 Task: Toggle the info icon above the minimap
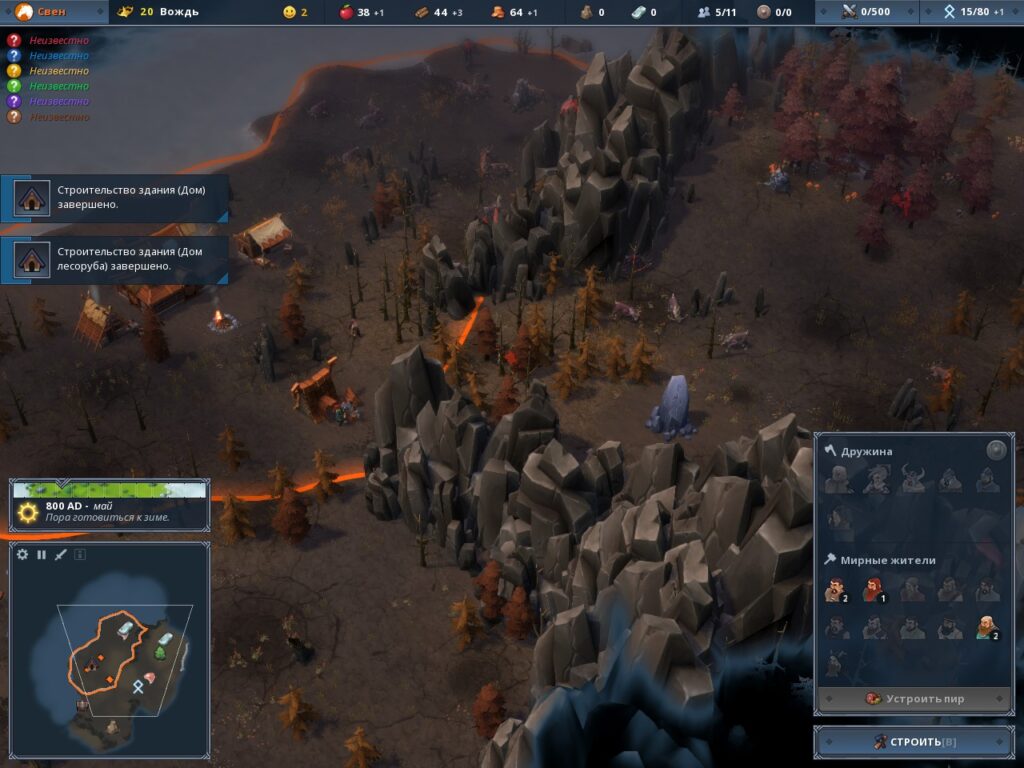80,554
